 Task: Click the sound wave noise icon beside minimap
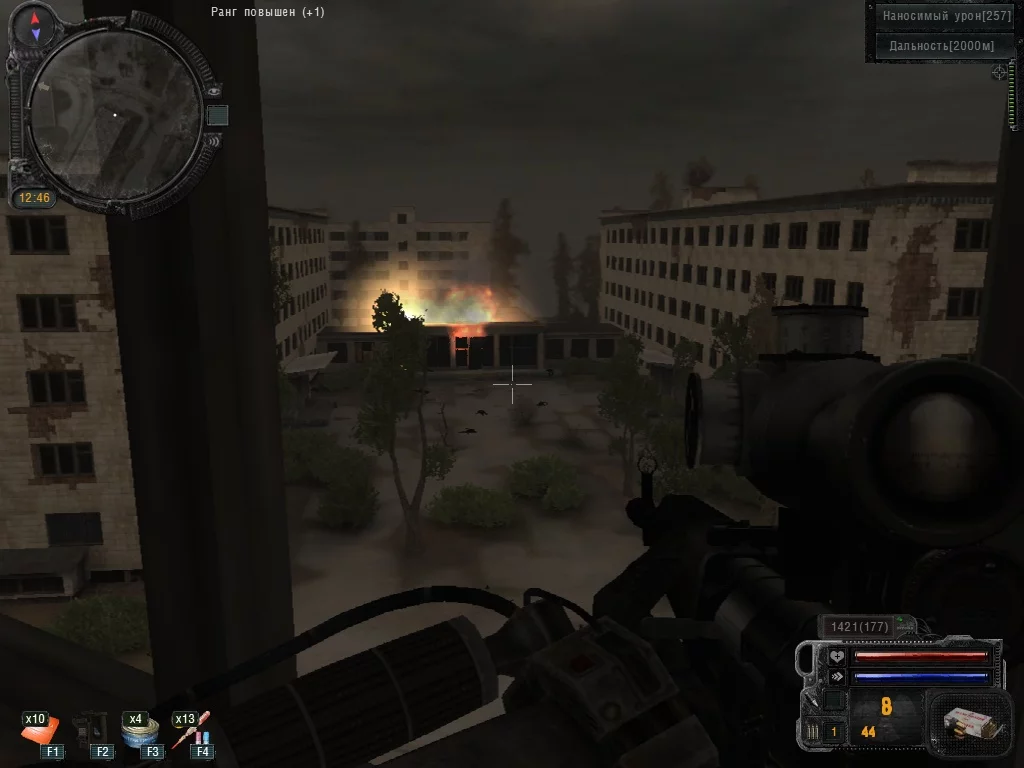213,140
